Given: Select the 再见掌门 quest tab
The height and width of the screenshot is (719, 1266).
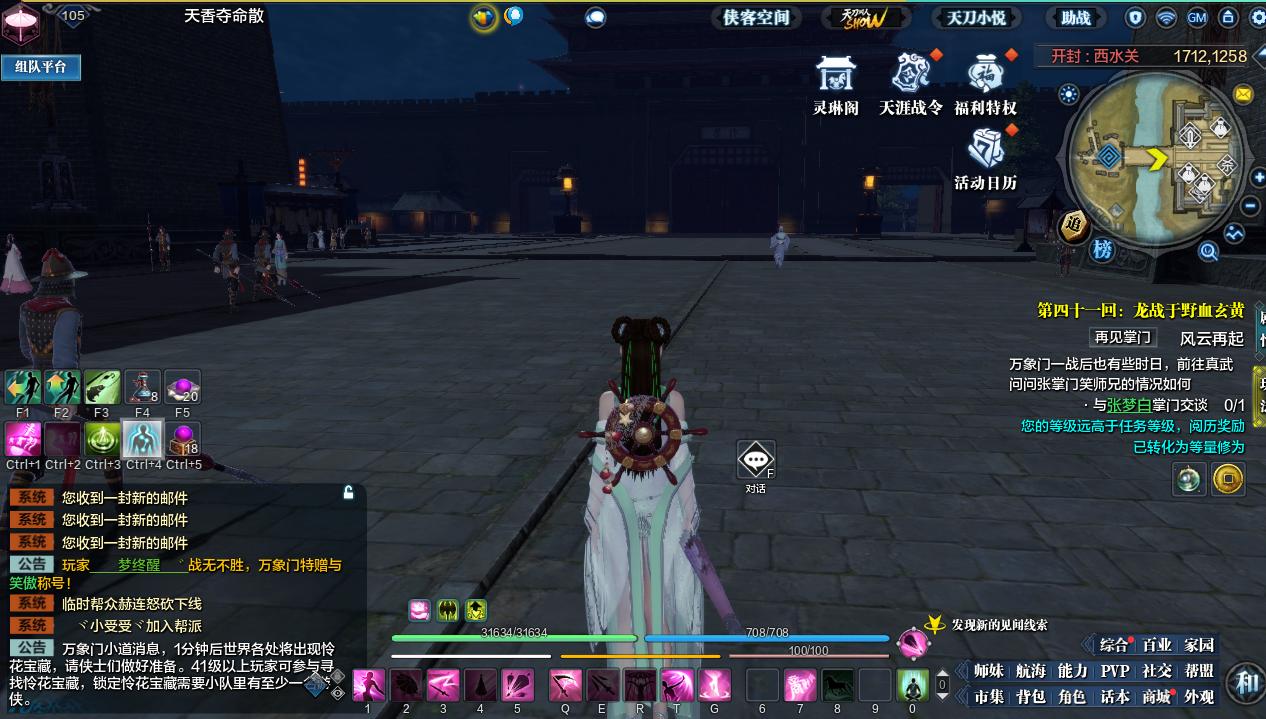Looking at the screenshot, I should (1123, 338).
